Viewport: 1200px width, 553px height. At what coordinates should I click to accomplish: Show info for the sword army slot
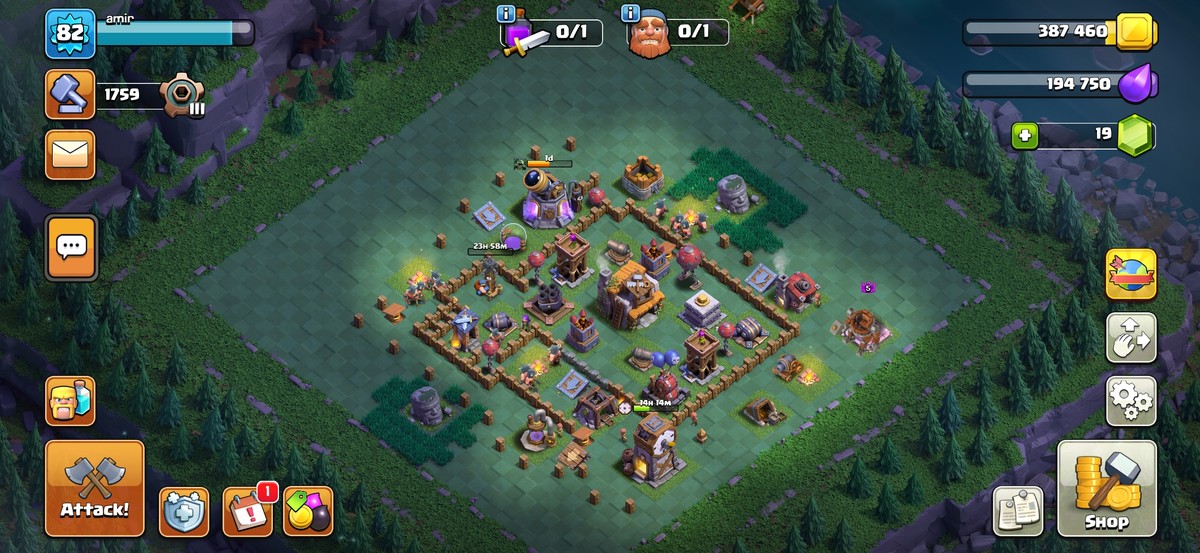(x=509, y=14)
